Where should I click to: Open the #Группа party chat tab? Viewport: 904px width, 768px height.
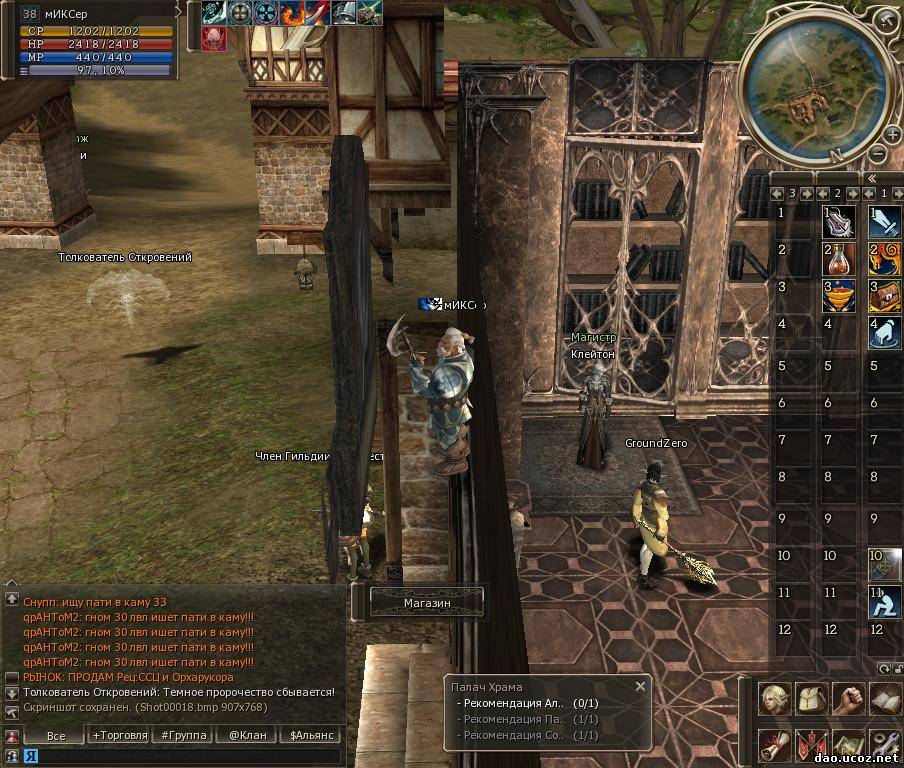pos(184,736)
